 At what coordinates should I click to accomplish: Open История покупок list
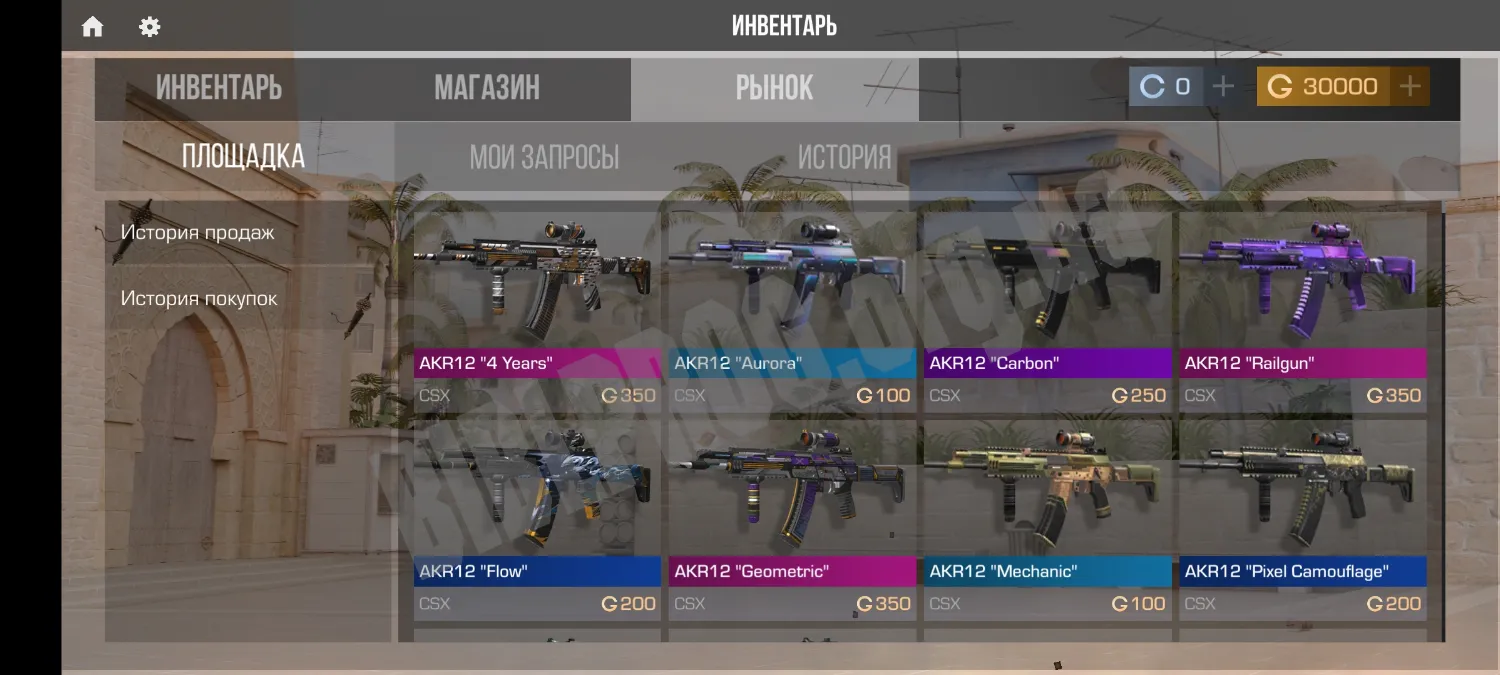click(199, 298)
